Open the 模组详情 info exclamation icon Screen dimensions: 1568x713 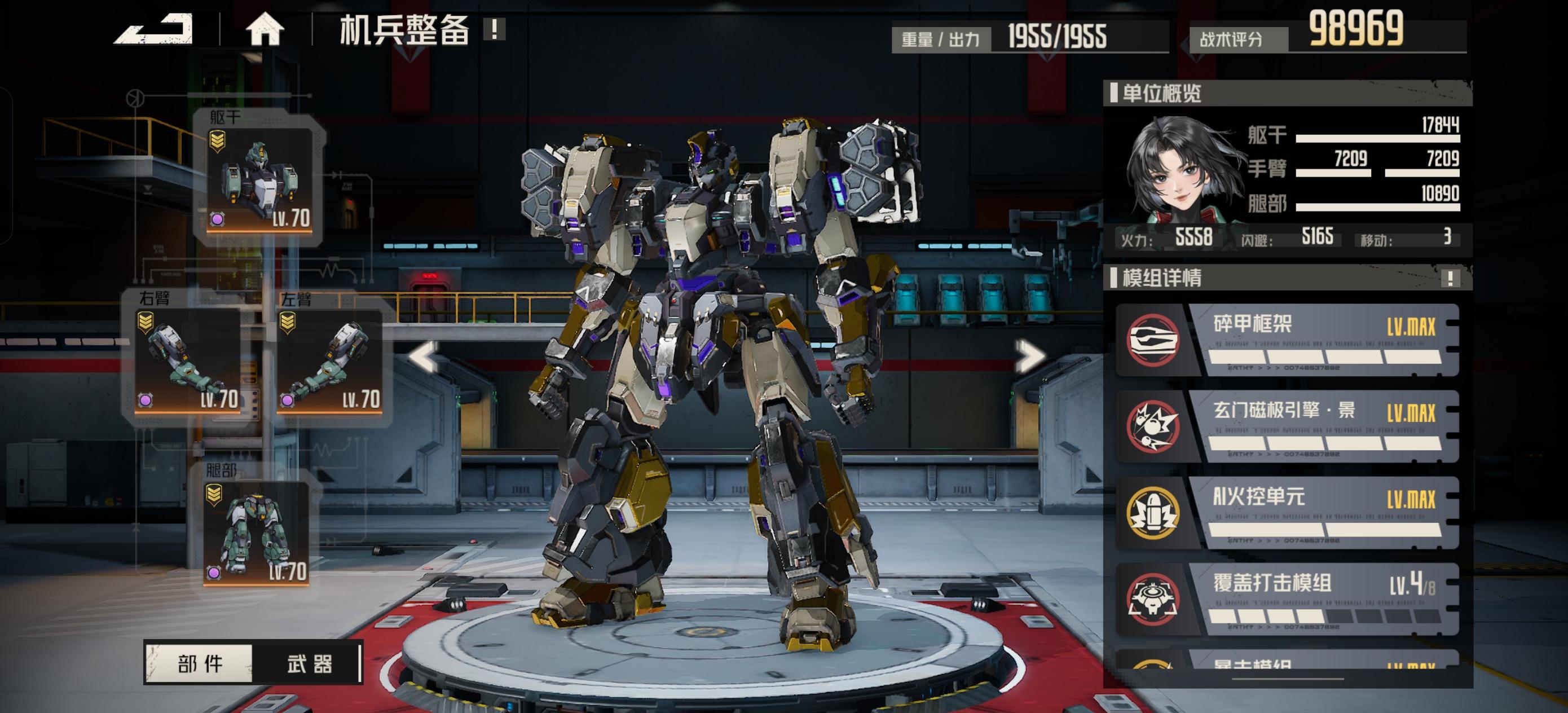point(1451,278)
